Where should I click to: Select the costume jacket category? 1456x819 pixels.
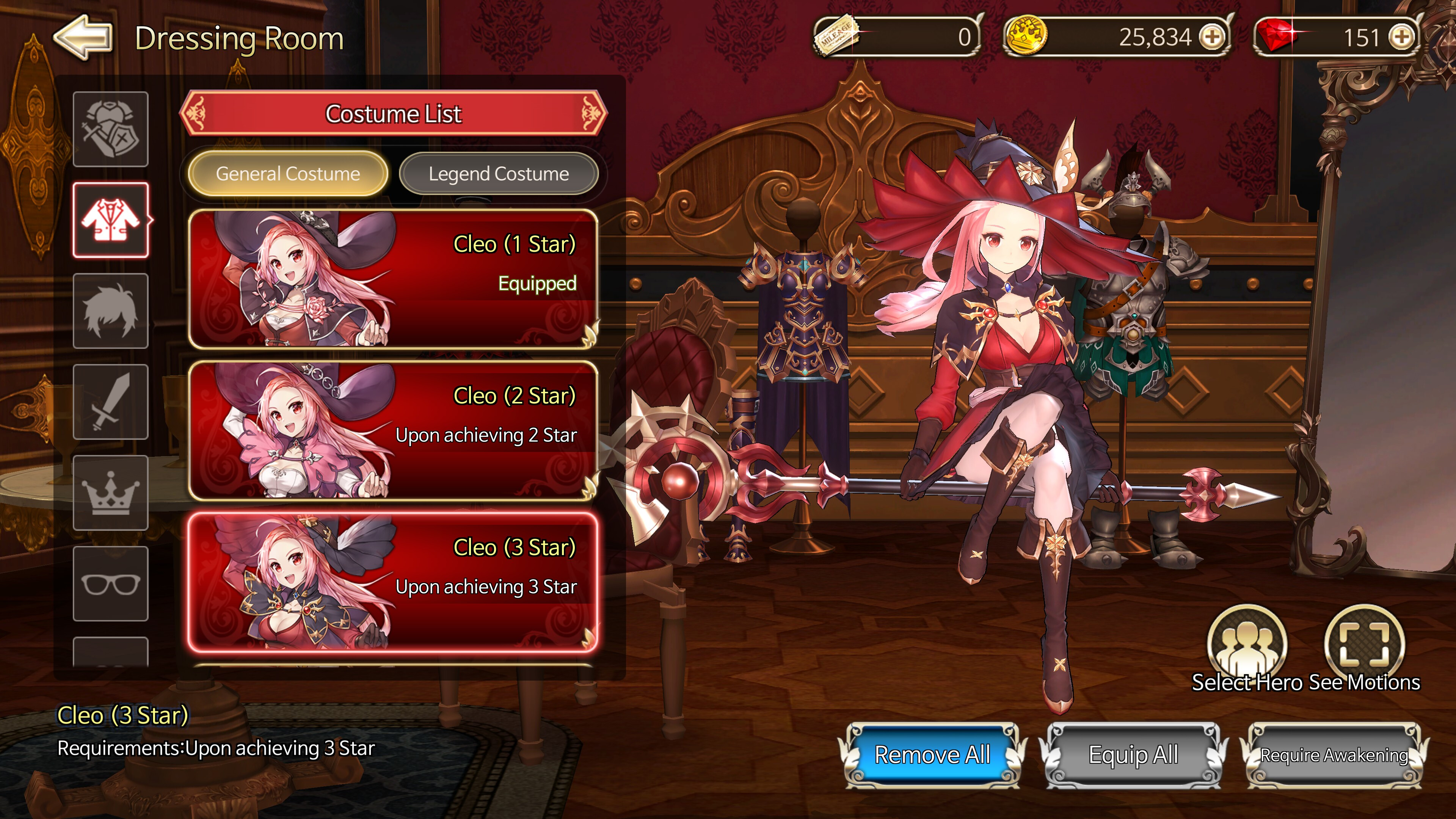coord(111,220)
